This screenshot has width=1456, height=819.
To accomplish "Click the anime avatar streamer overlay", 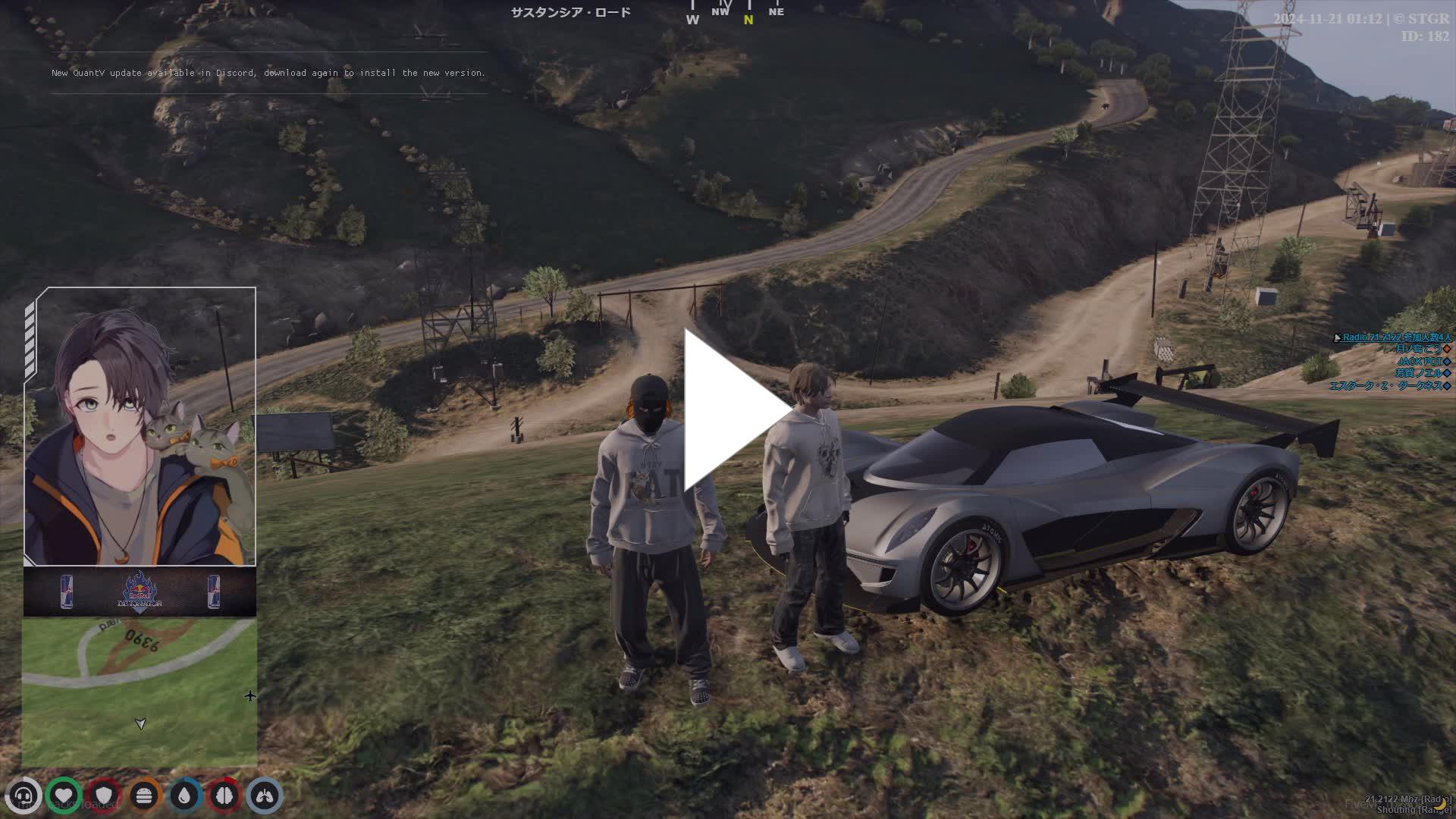I will [140, 426].
